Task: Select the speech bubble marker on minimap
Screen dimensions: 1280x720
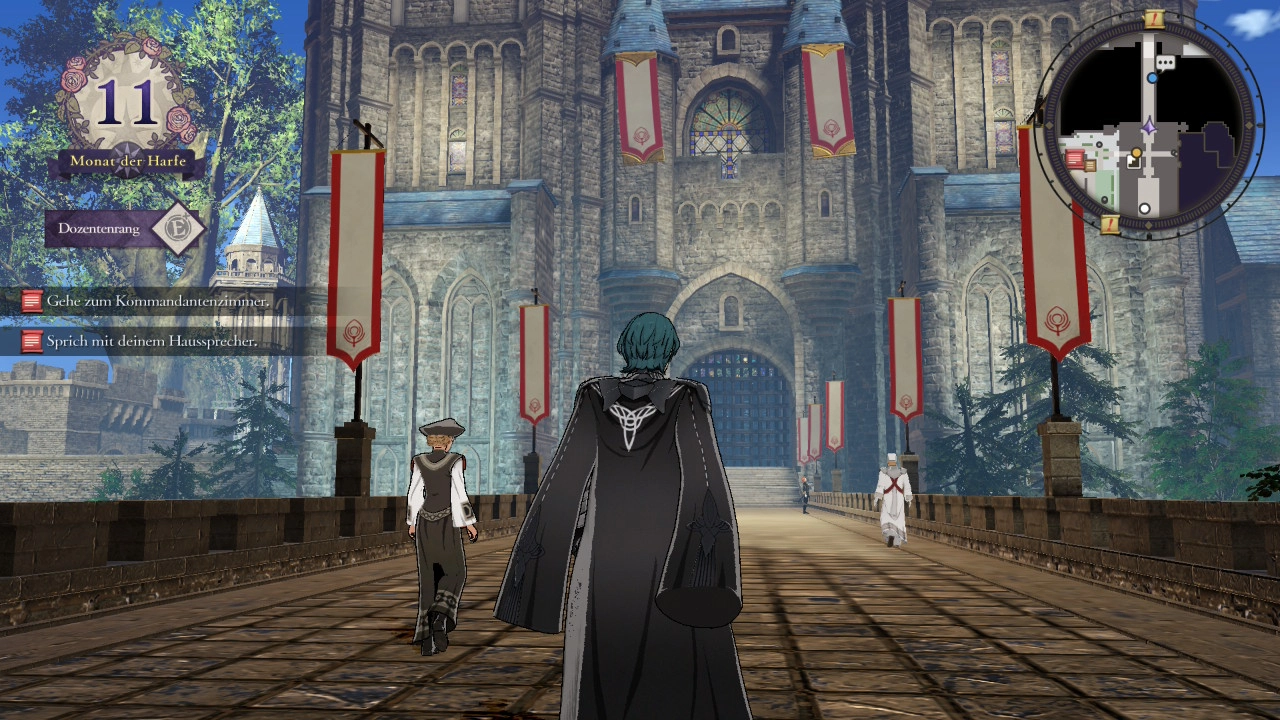Action: point(1165,62)
